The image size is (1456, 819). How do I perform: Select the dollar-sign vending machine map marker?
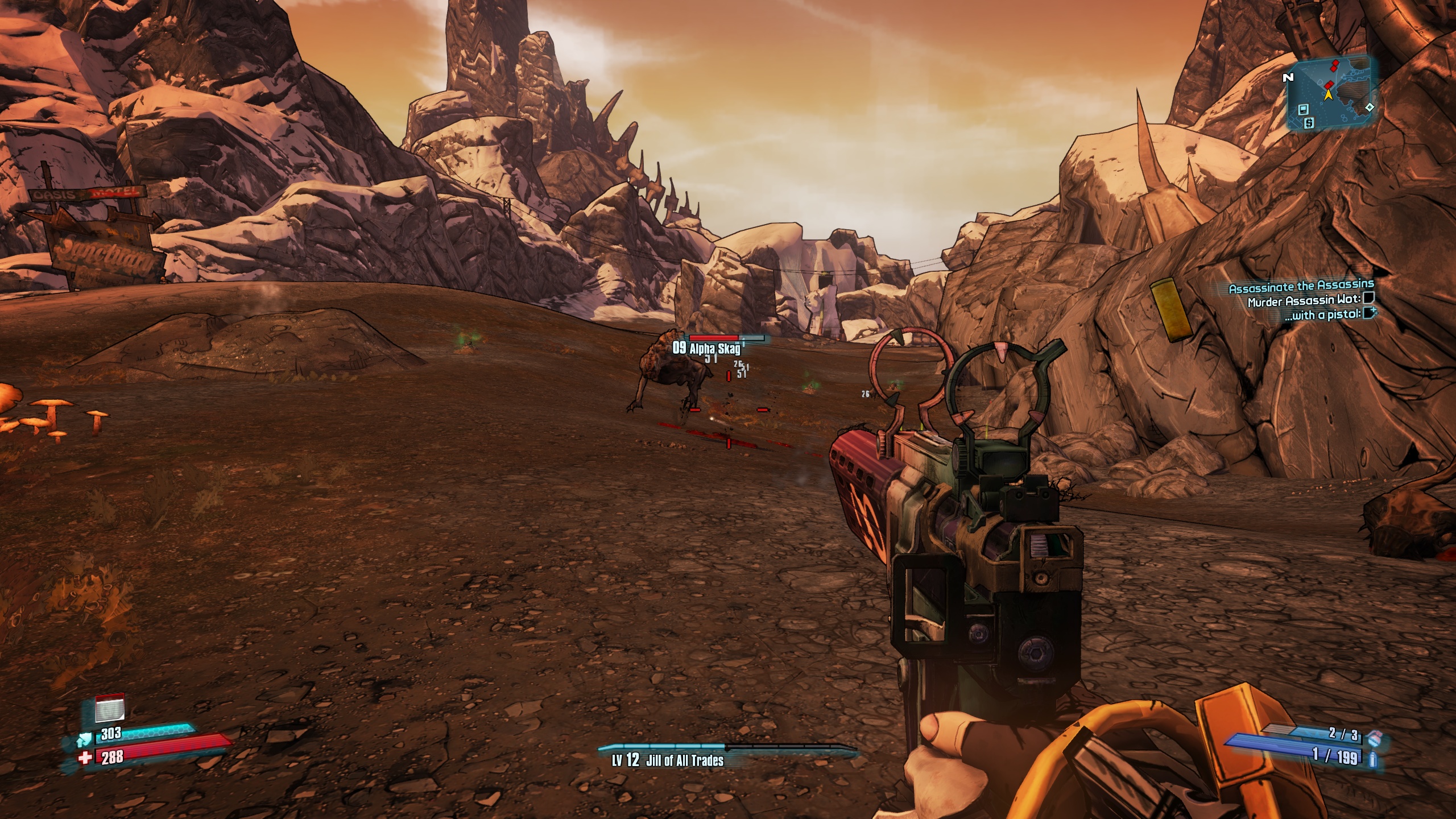pos(1309,122)
